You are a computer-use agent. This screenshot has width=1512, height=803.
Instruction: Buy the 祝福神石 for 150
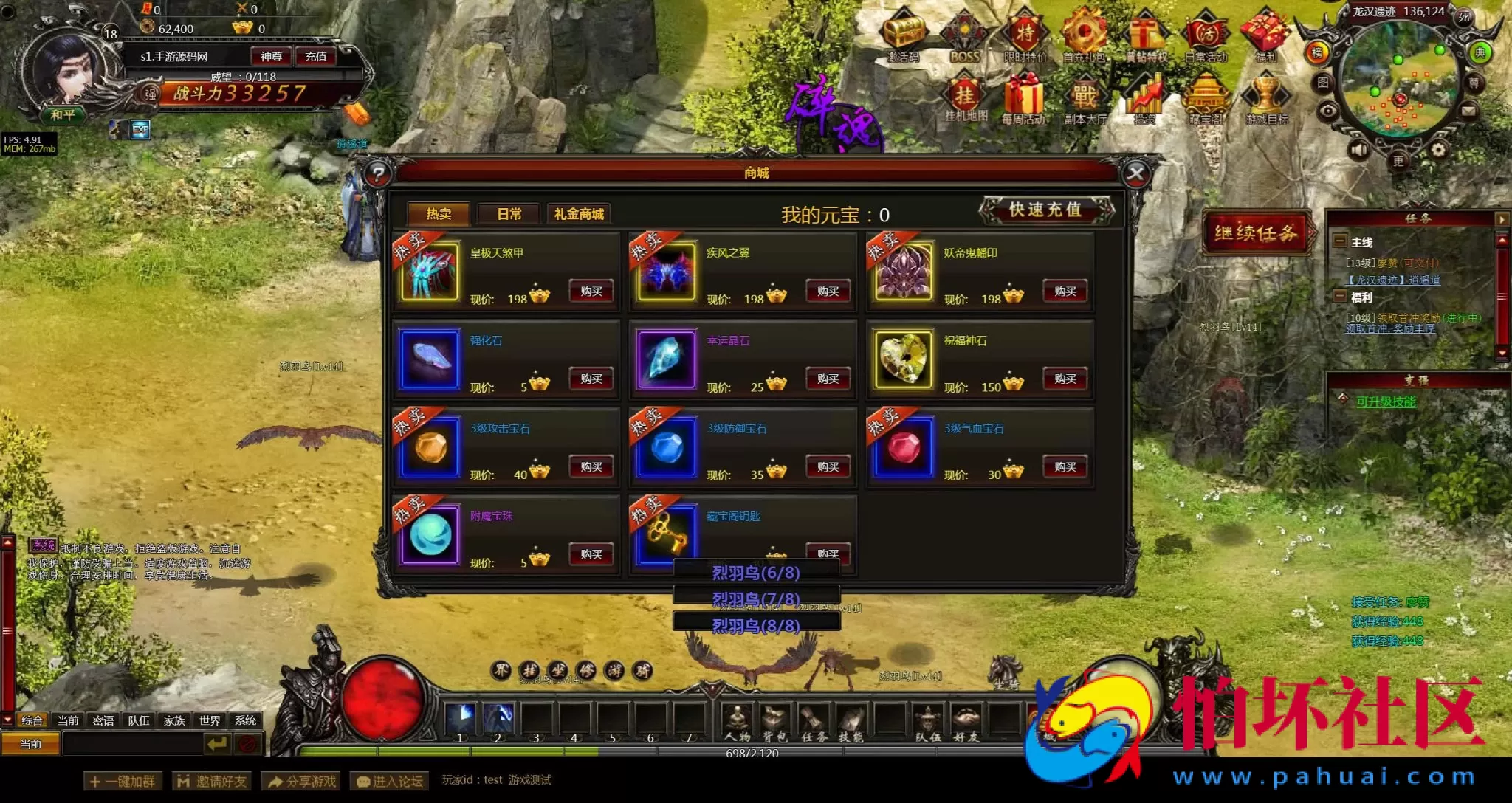(1065, 379)
